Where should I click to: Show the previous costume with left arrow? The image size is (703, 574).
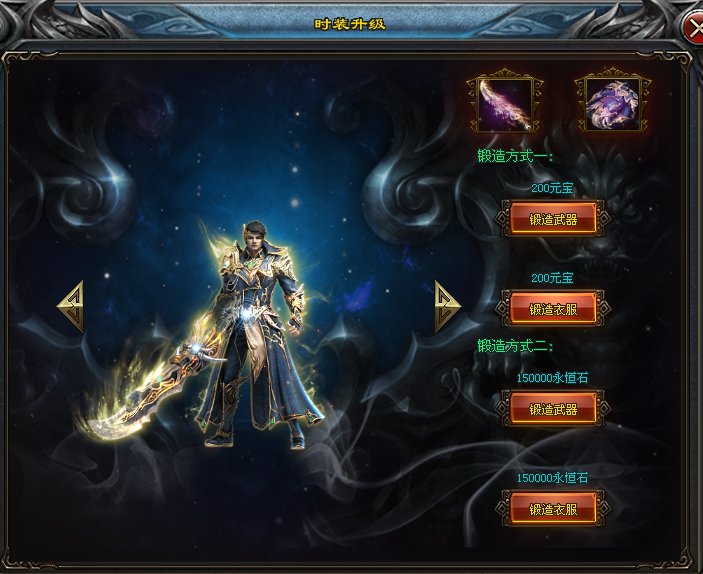coord(71,306)
